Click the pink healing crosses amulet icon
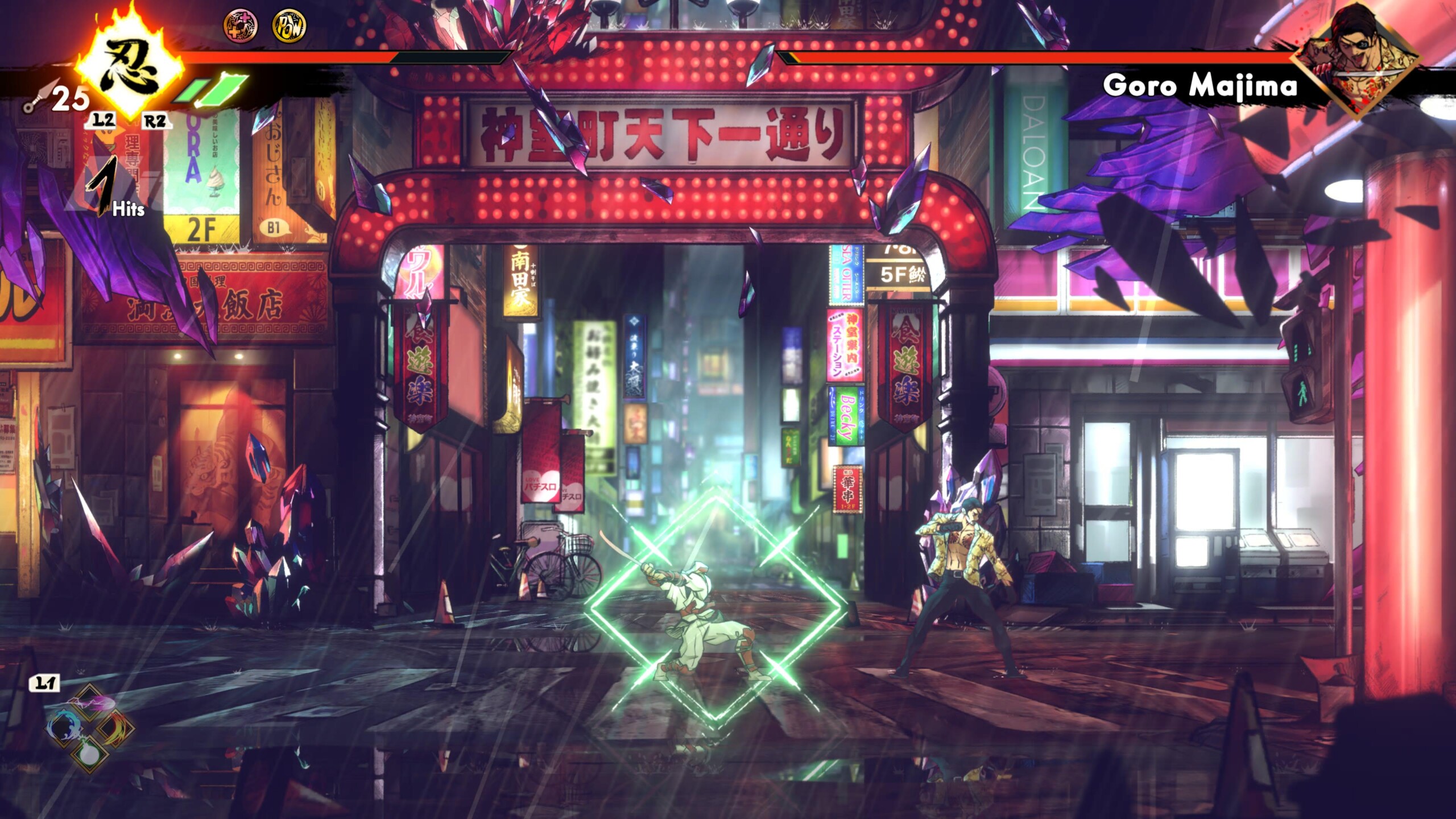This screenshot has width=1456, height=819. pyautogui.click(x=240, y=26)
